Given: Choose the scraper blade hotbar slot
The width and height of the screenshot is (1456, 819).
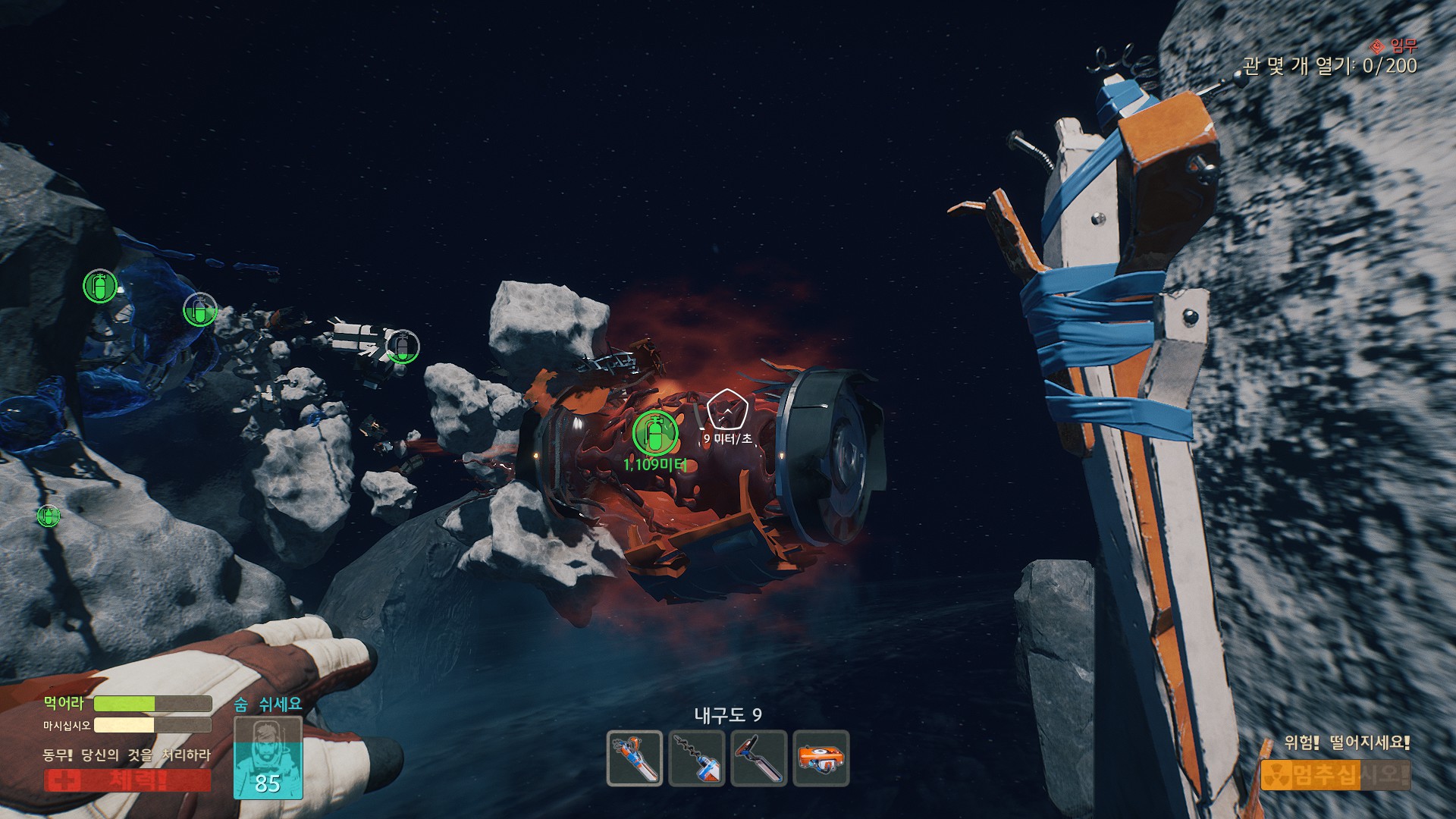Looking at the screenshot, I should [759, 758].
